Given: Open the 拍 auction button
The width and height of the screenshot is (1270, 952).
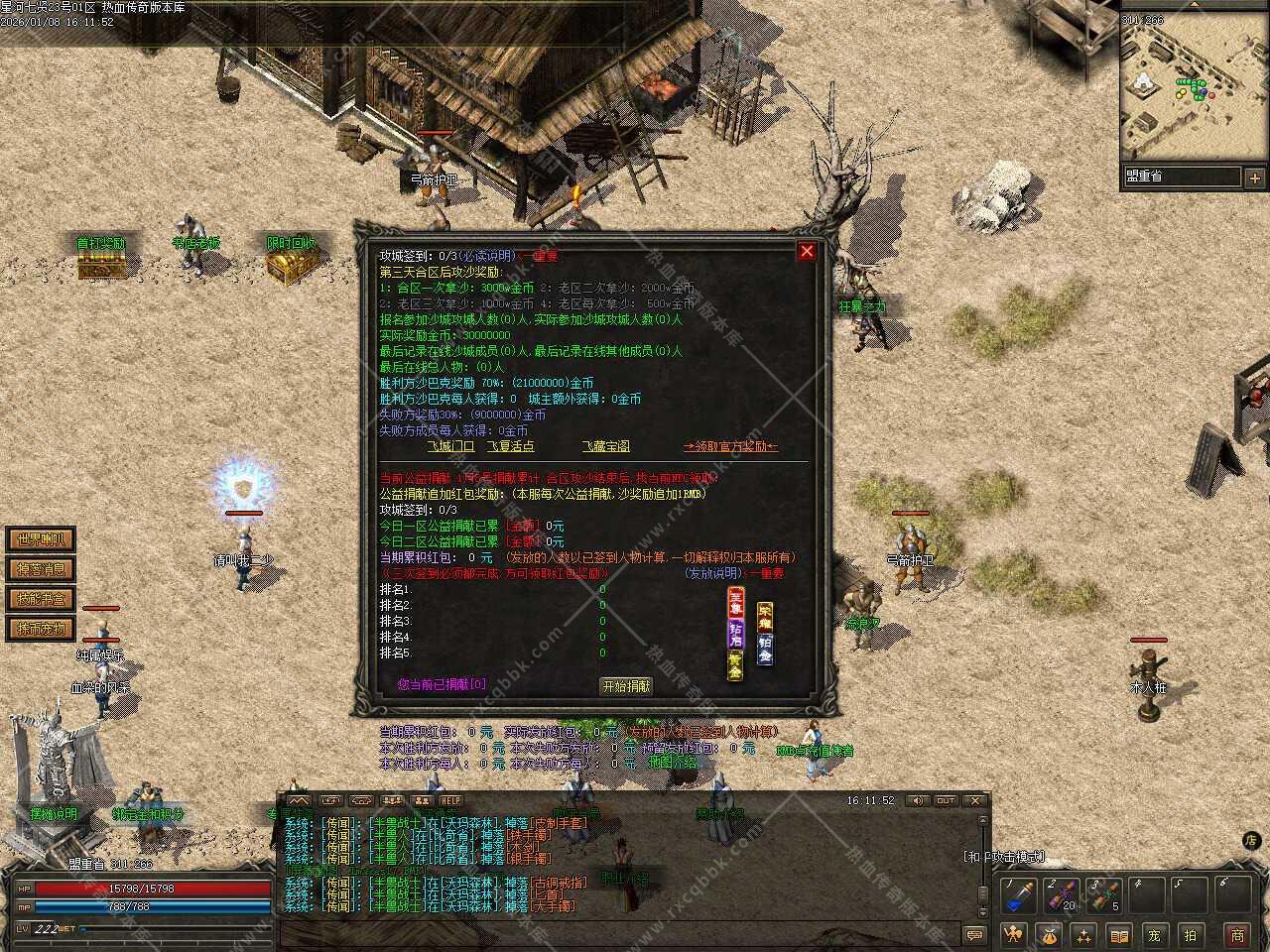Looking at the screenshot, I should point(1190,934).
